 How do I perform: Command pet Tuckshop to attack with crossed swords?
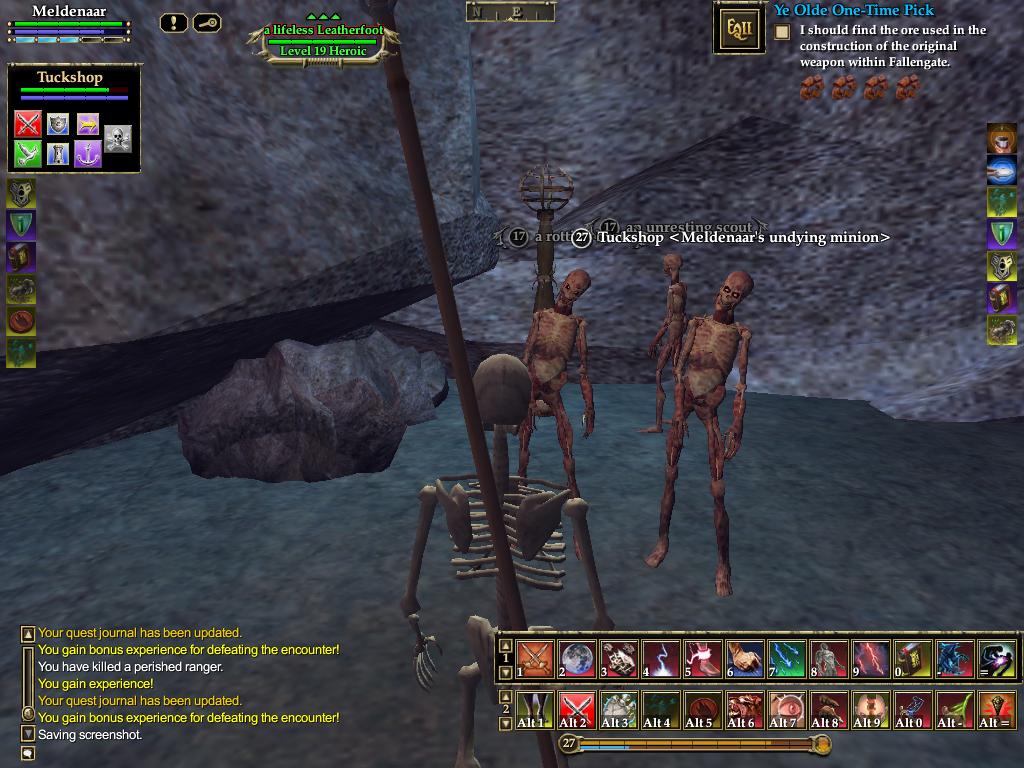(28, 124)
